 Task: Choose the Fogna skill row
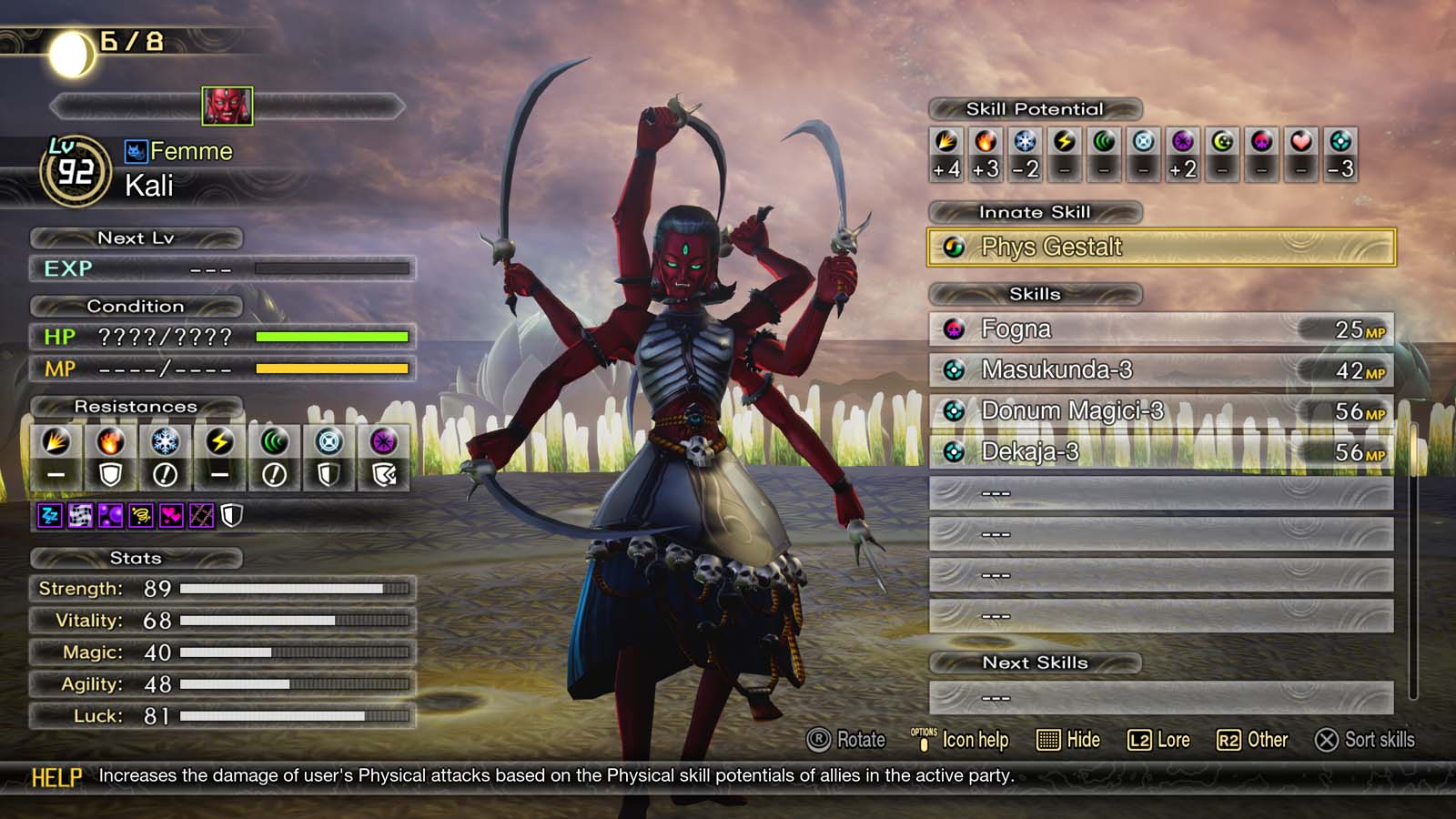pos(1160,329)
